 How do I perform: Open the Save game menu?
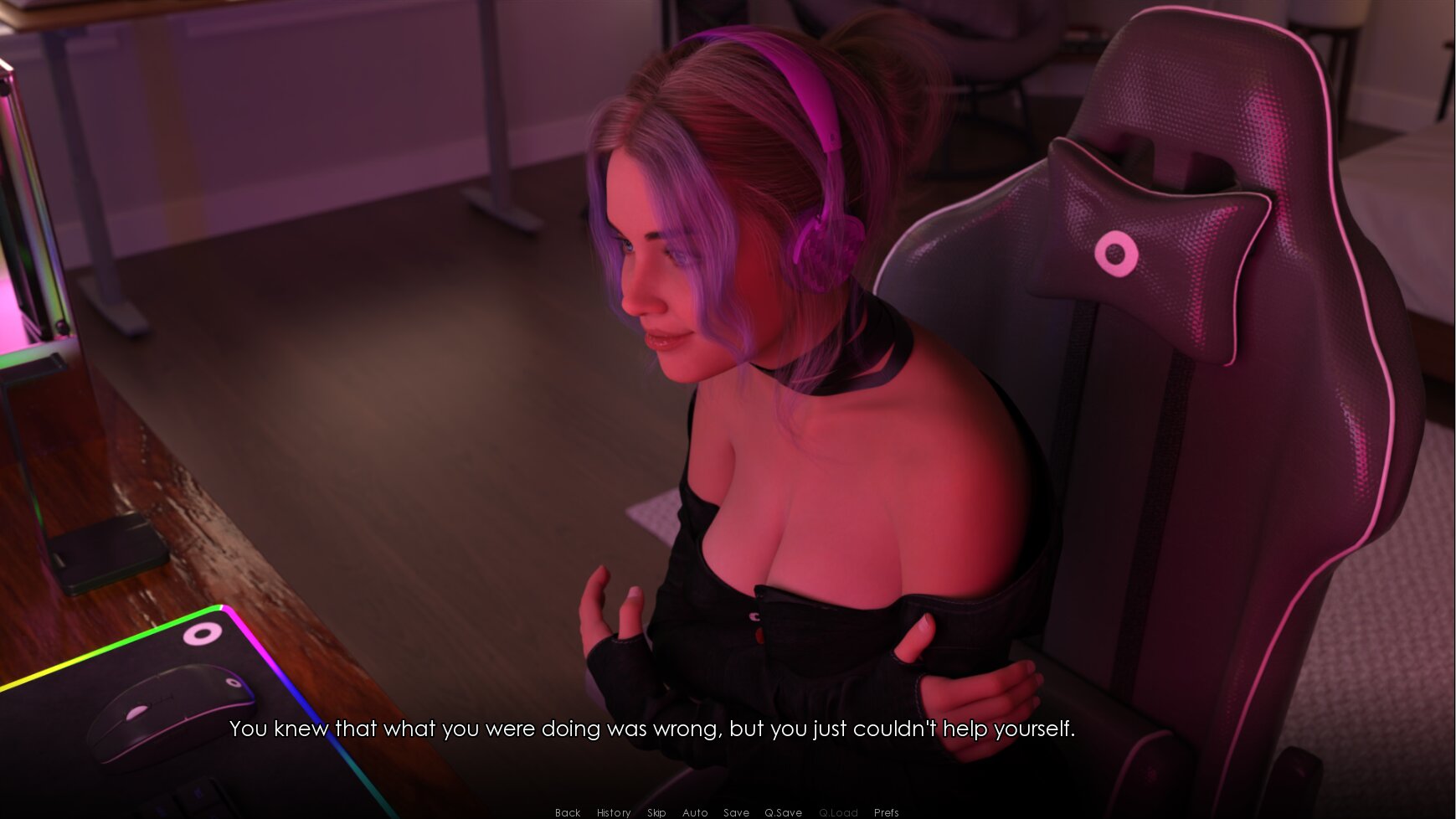736,812
